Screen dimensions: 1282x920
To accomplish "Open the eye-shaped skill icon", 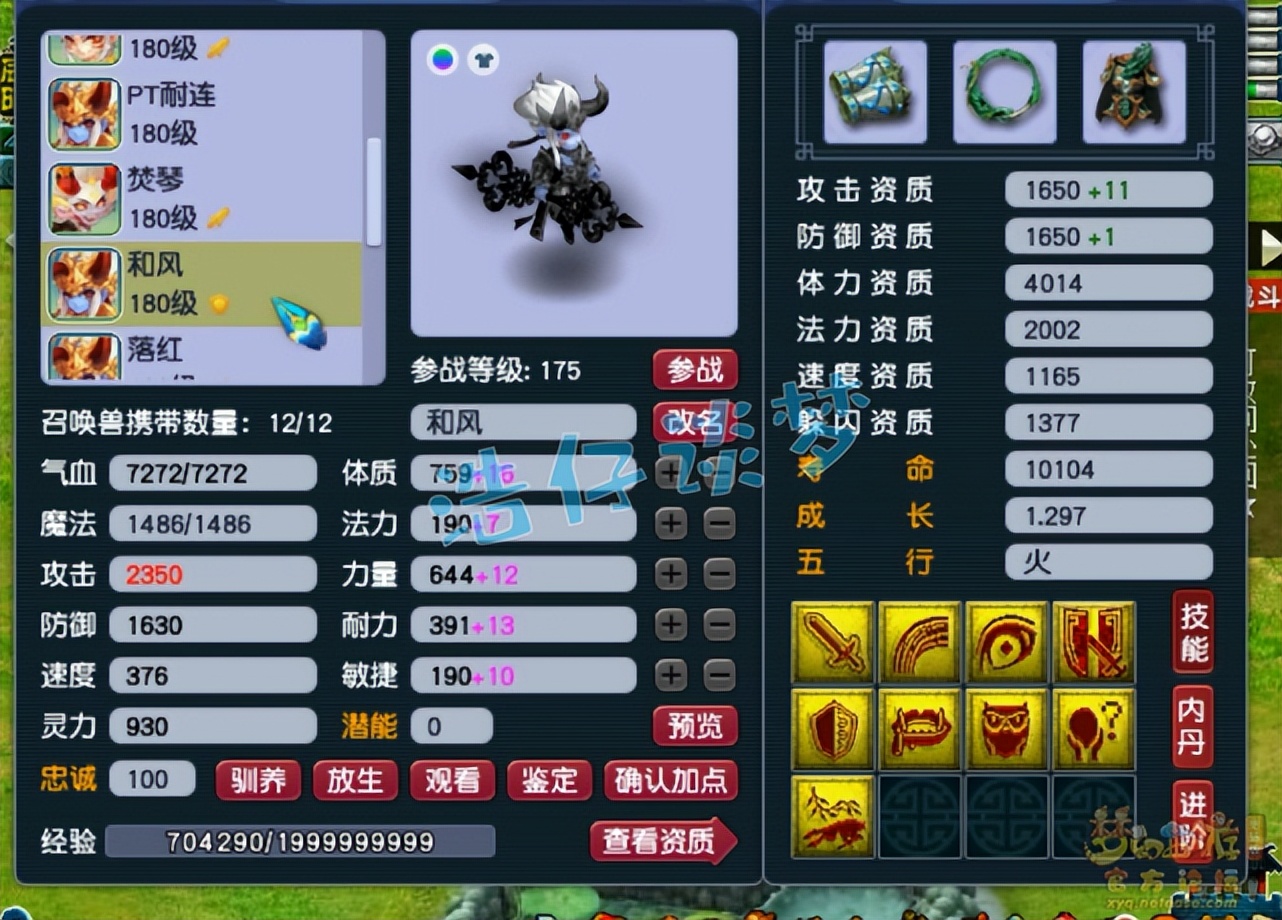I will pyautogui.click(x=1007, y=640).
